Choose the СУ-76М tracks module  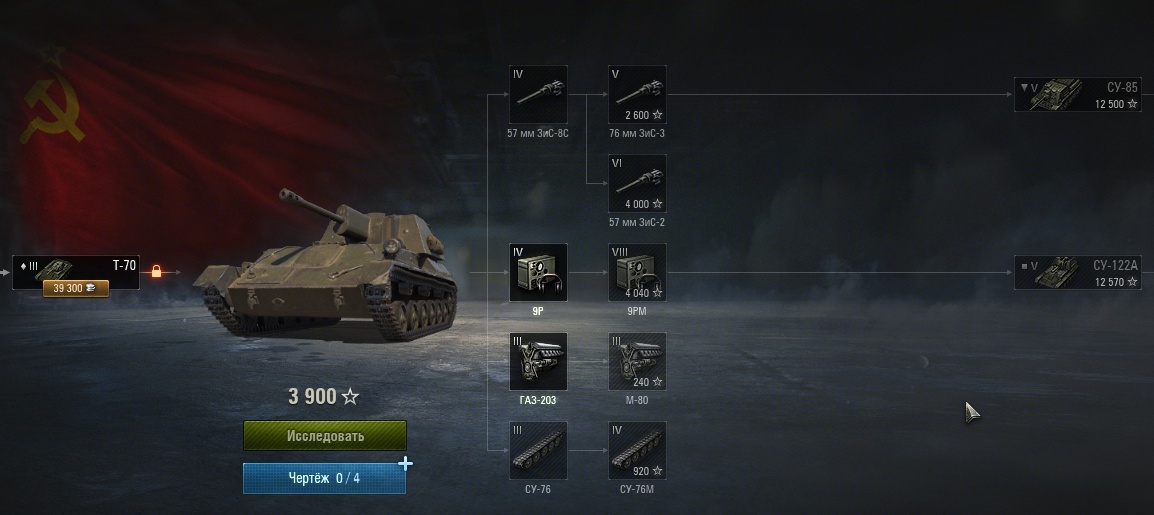637,450
